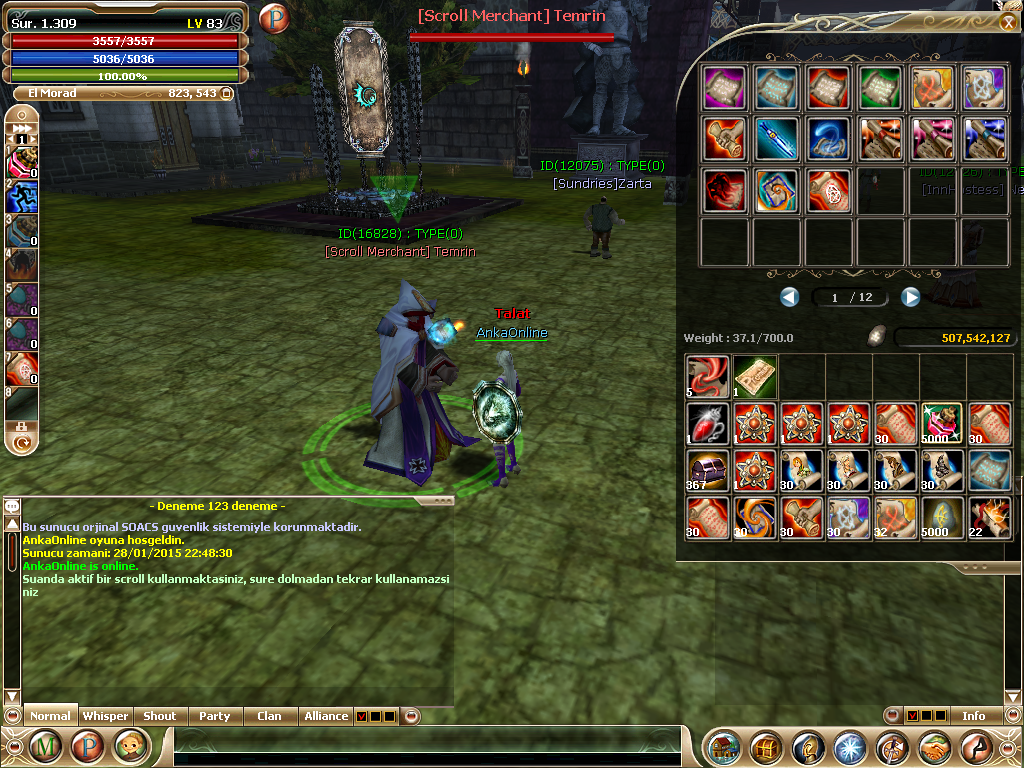Select the blue swirl scroll in the shop
The width and height of the screenshot is (1024, 768).
tap(828, 139)
